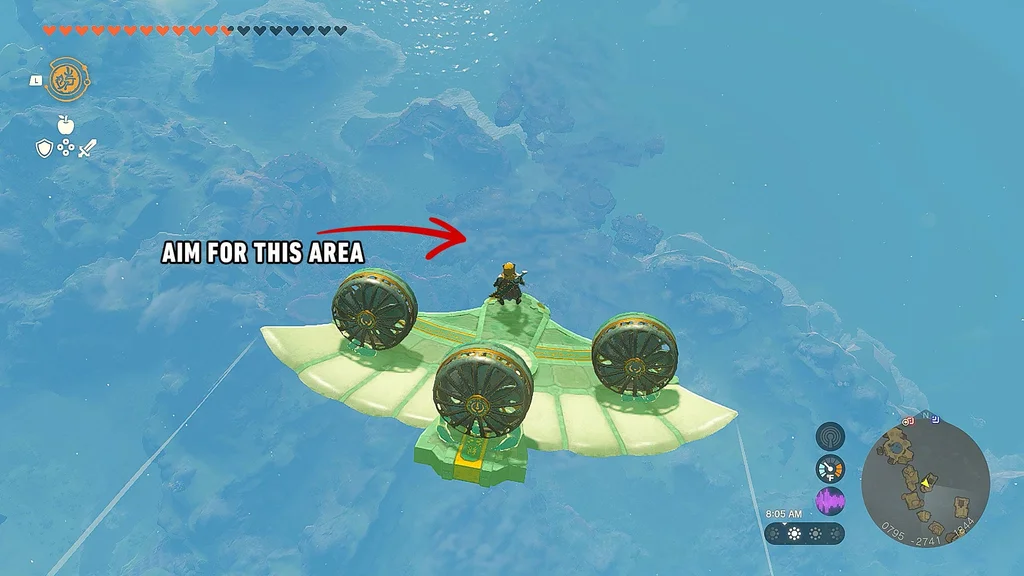Viewport: 1024px width, 576px height.
Task: Select the apple quick-item icon
Action: coord(66,124)
